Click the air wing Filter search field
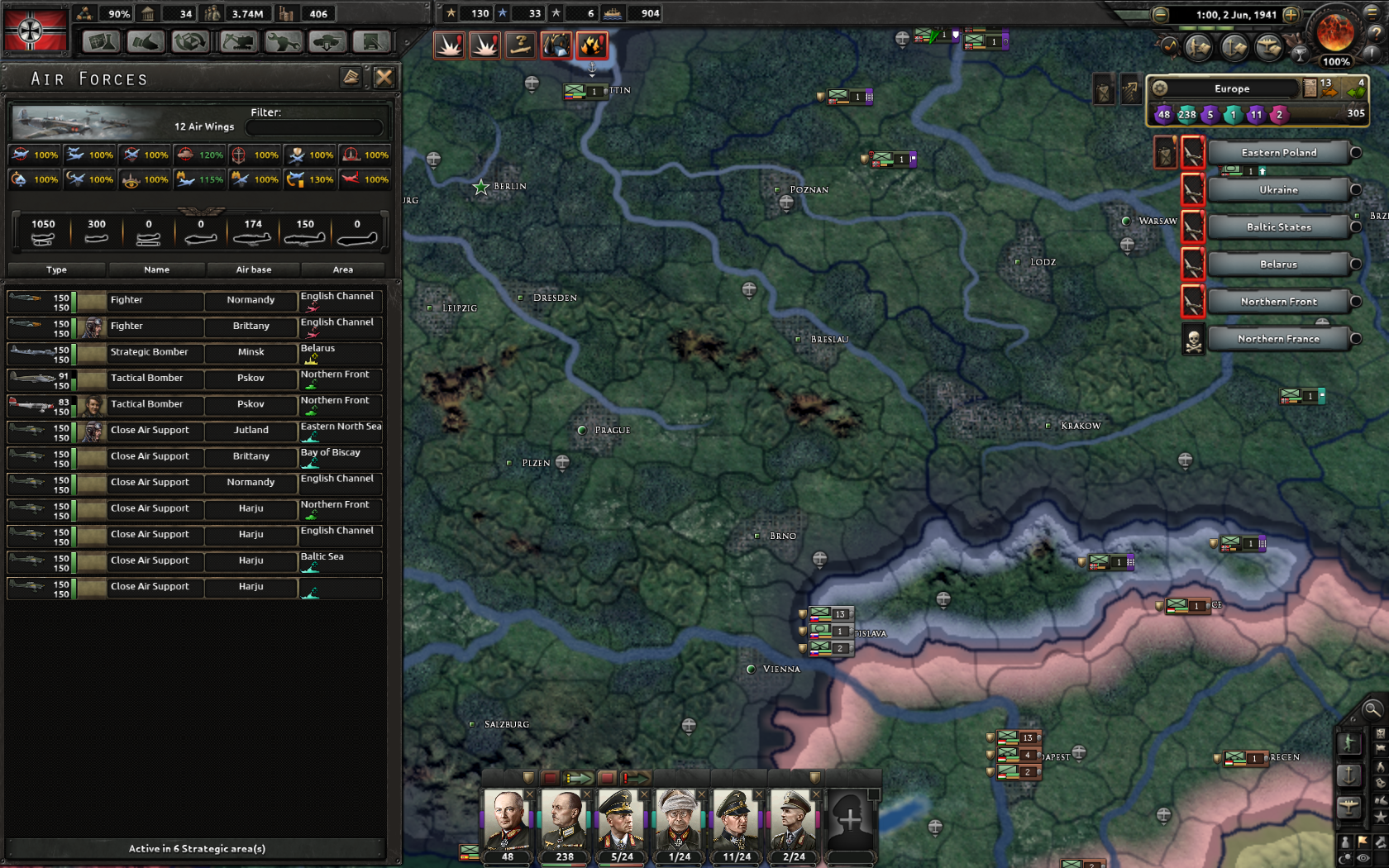This screenshot has width=1389, height=868. pyautogui.click(x=314, y=126)
